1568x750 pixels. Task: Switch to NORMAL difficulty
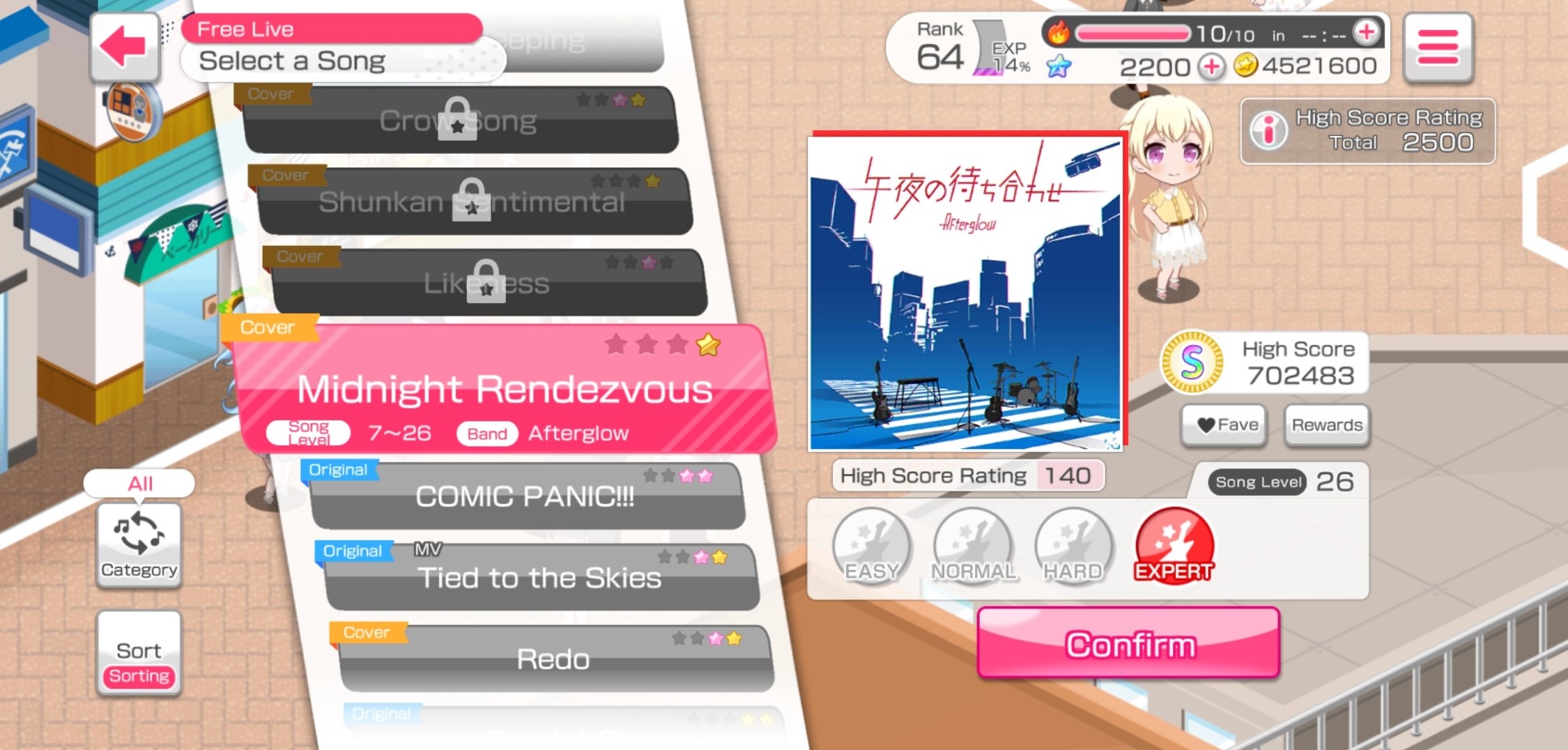click(x=973, y=546)
